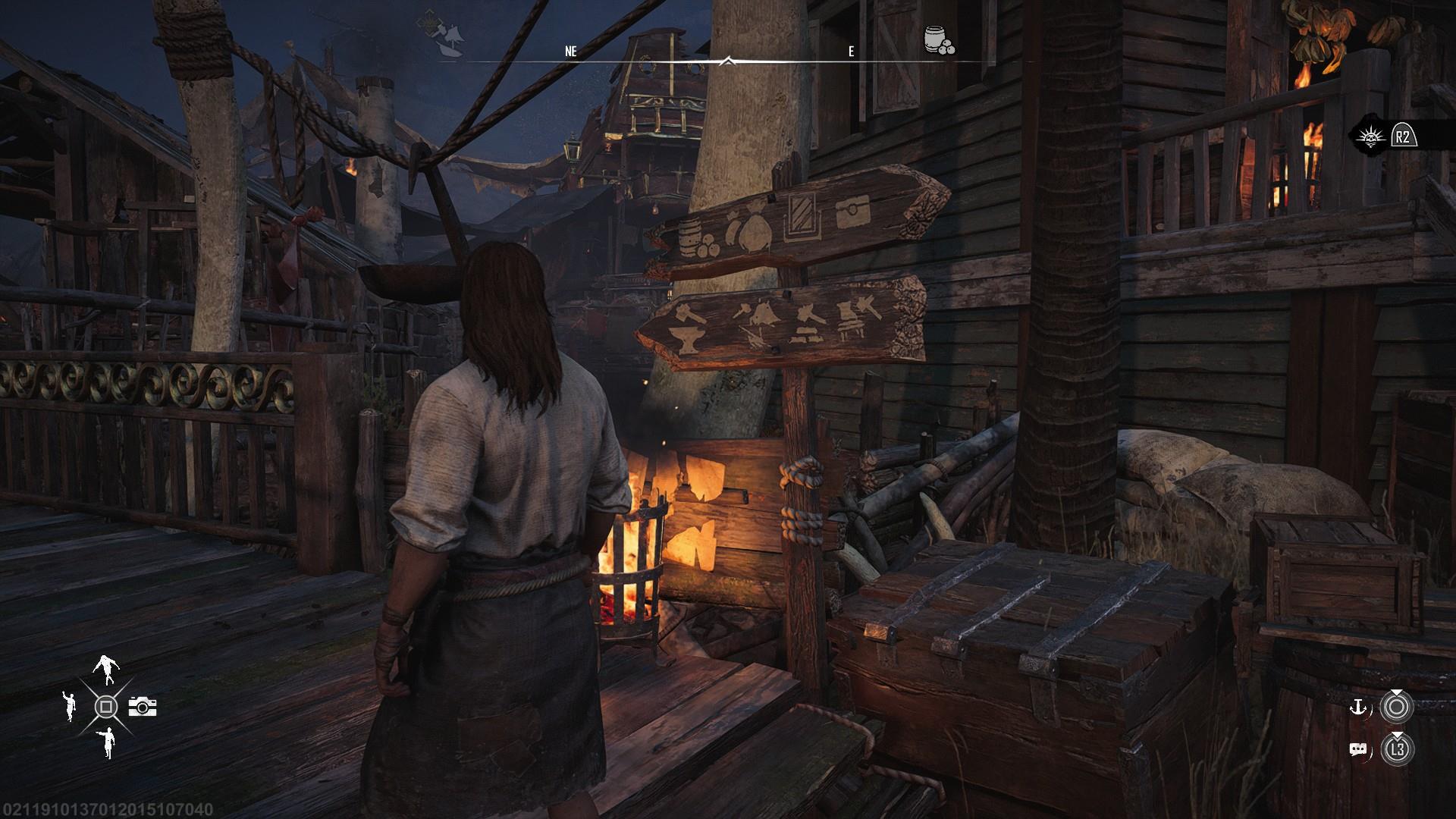Select the camera photo mode icon

[x=142, y=707]
